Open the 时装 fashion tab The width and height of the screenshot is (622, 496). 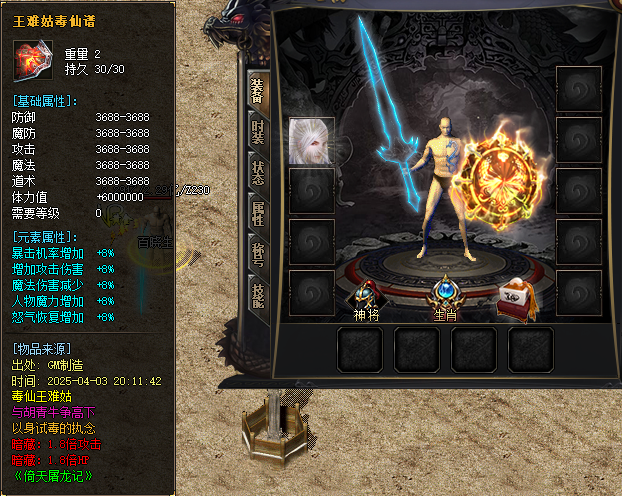tap(257, 130)
